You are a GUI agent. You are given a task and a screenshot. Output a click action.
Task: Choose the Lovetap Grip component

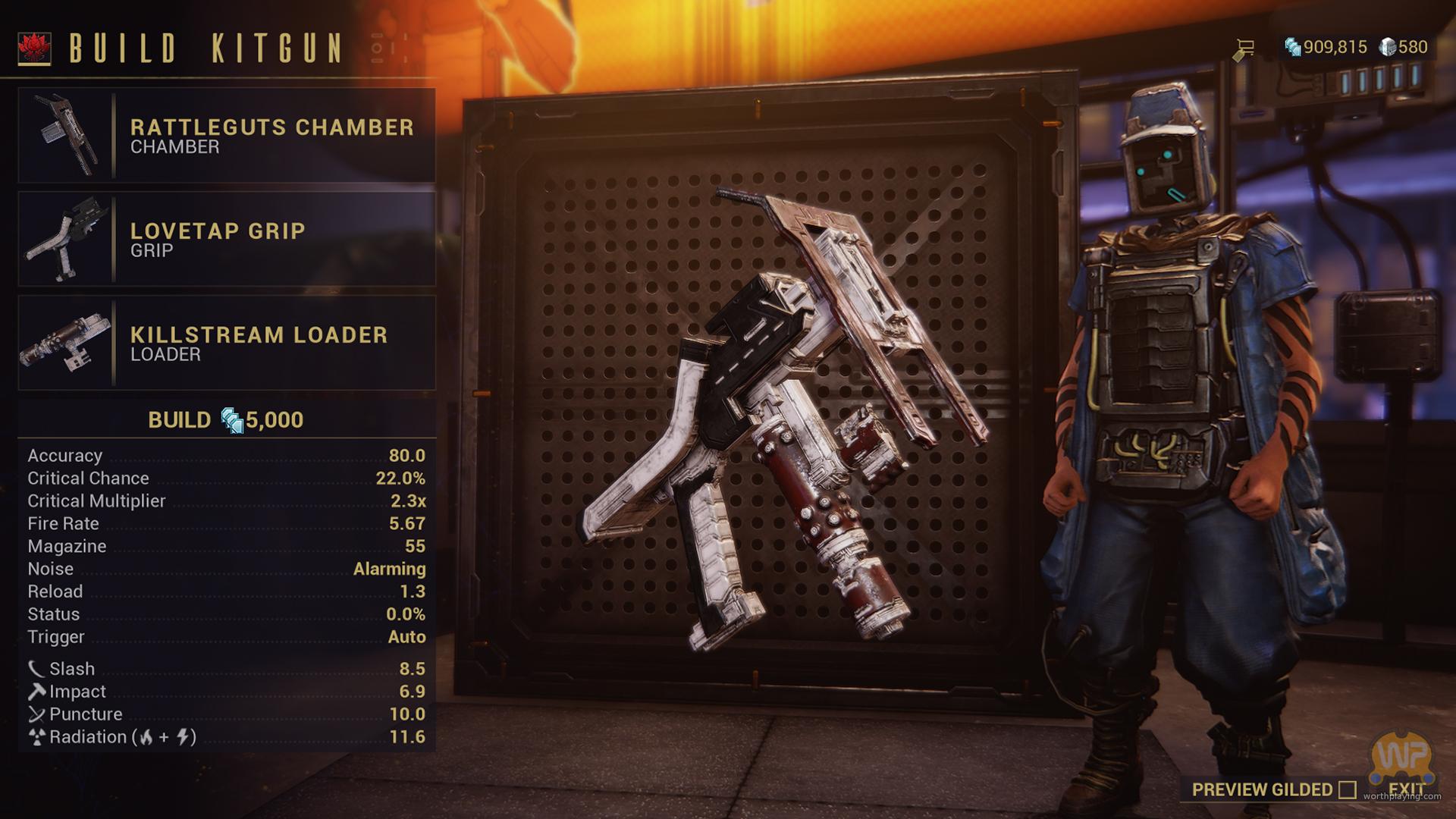coord(227,240)
